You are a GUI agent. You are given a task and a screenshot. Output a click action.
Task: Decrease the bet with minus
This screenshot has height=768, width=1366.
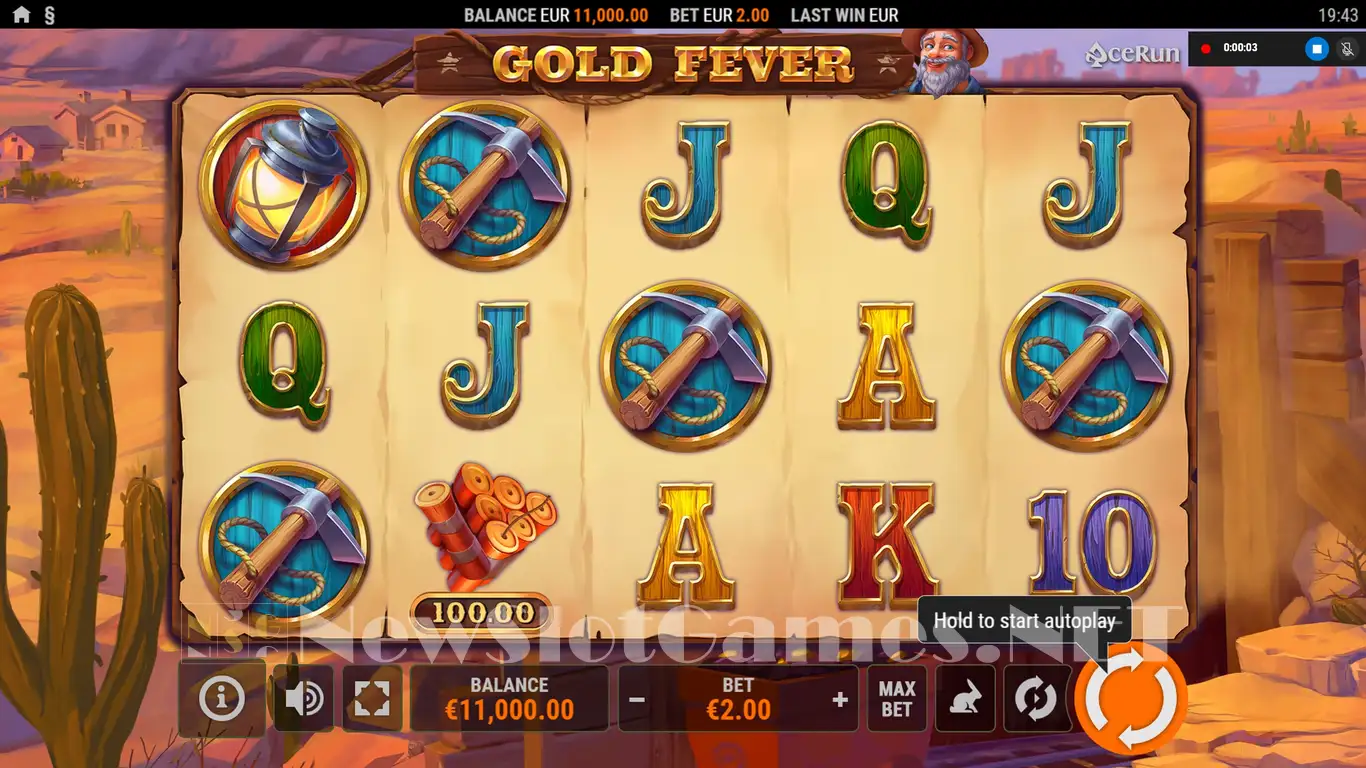pos(637,699)
